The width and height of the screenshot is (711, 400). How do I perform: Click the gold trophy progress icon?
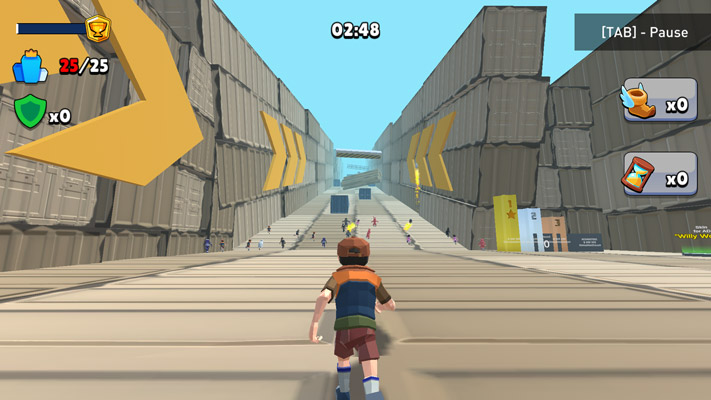point(98,28)
